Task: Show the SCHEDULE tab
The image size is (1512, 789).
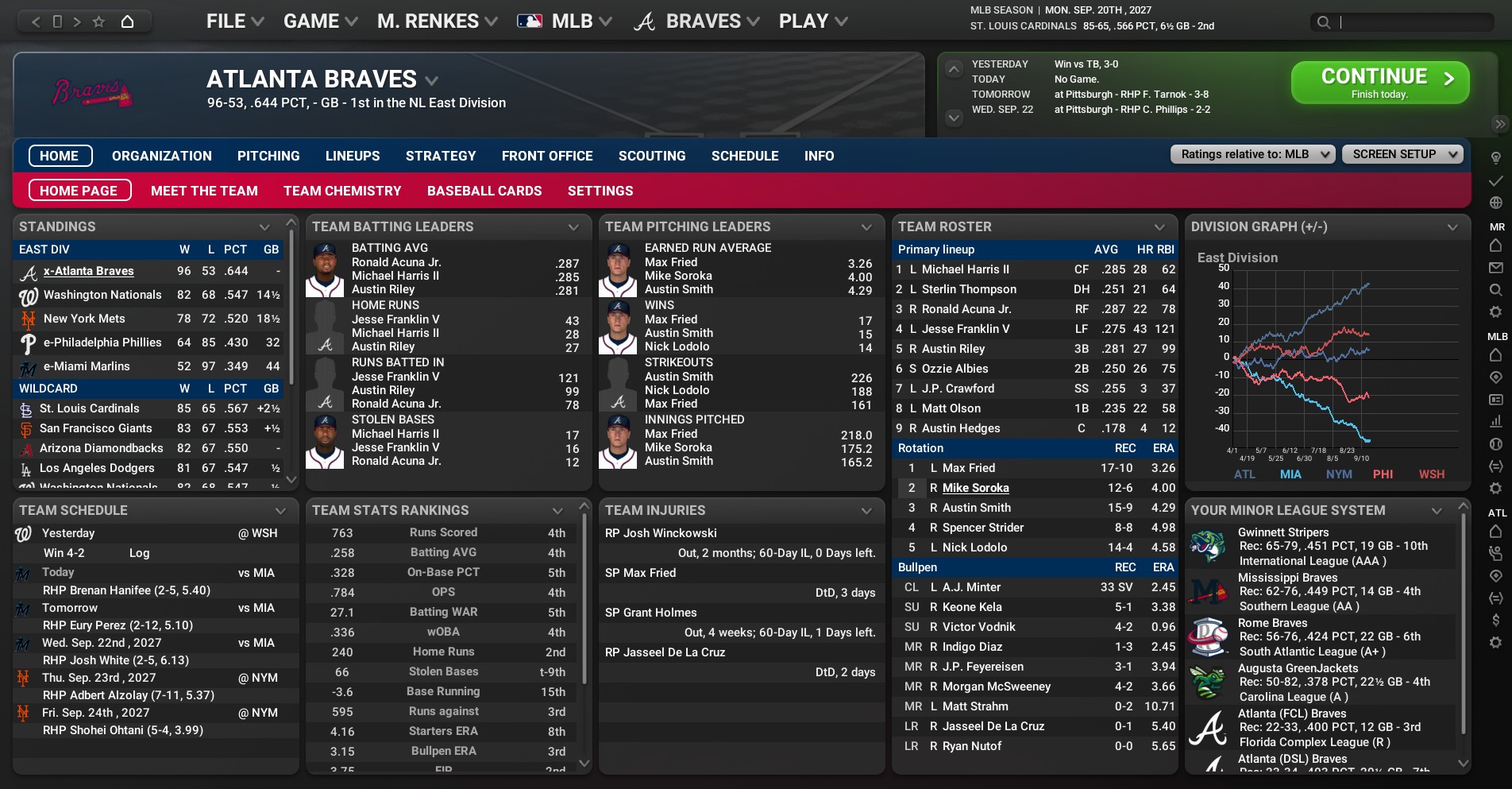Action: tap(745, 156)
